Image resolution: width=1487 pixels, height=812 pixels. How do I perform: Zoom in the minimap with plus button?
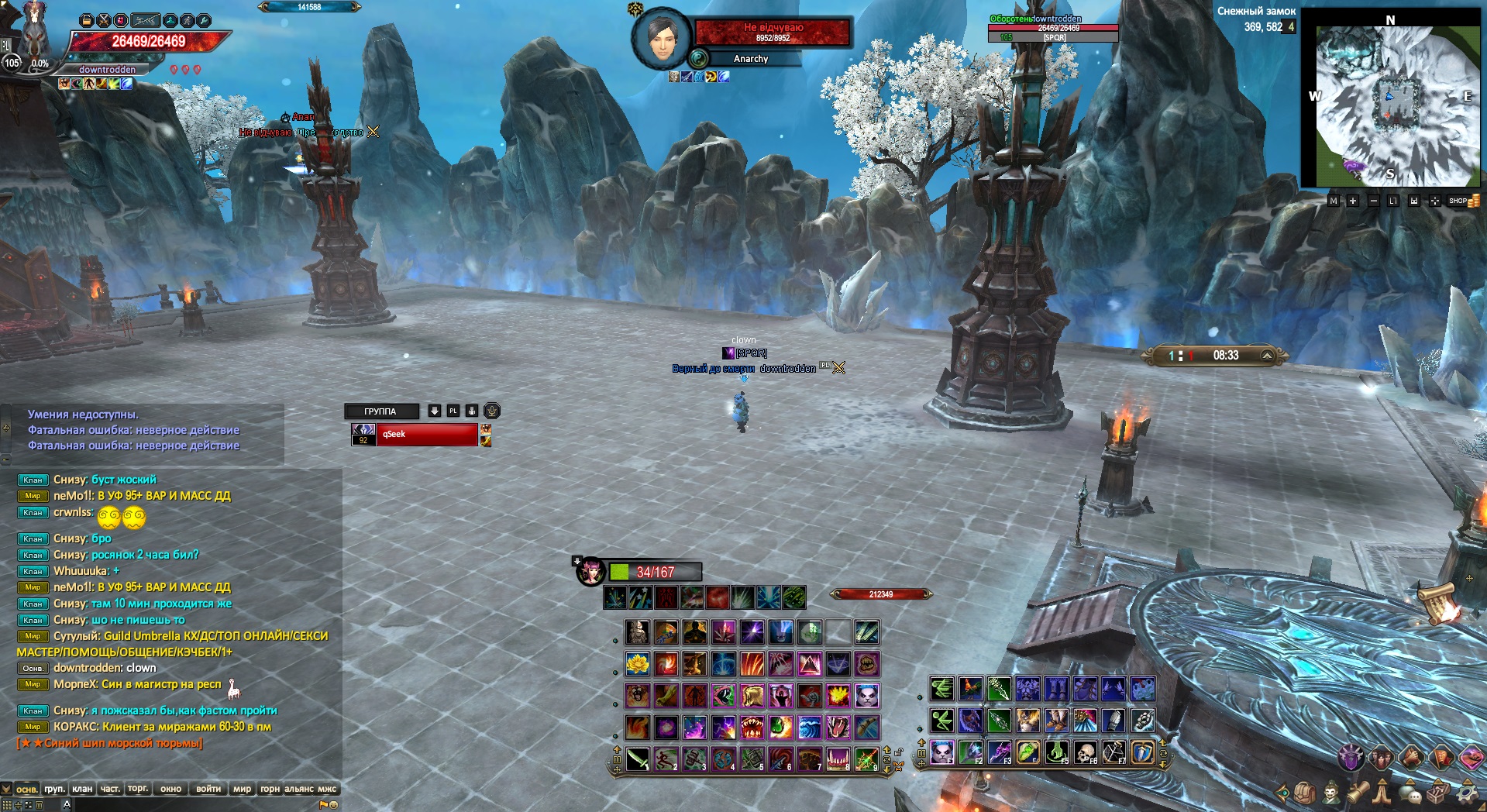(1353, 201)
